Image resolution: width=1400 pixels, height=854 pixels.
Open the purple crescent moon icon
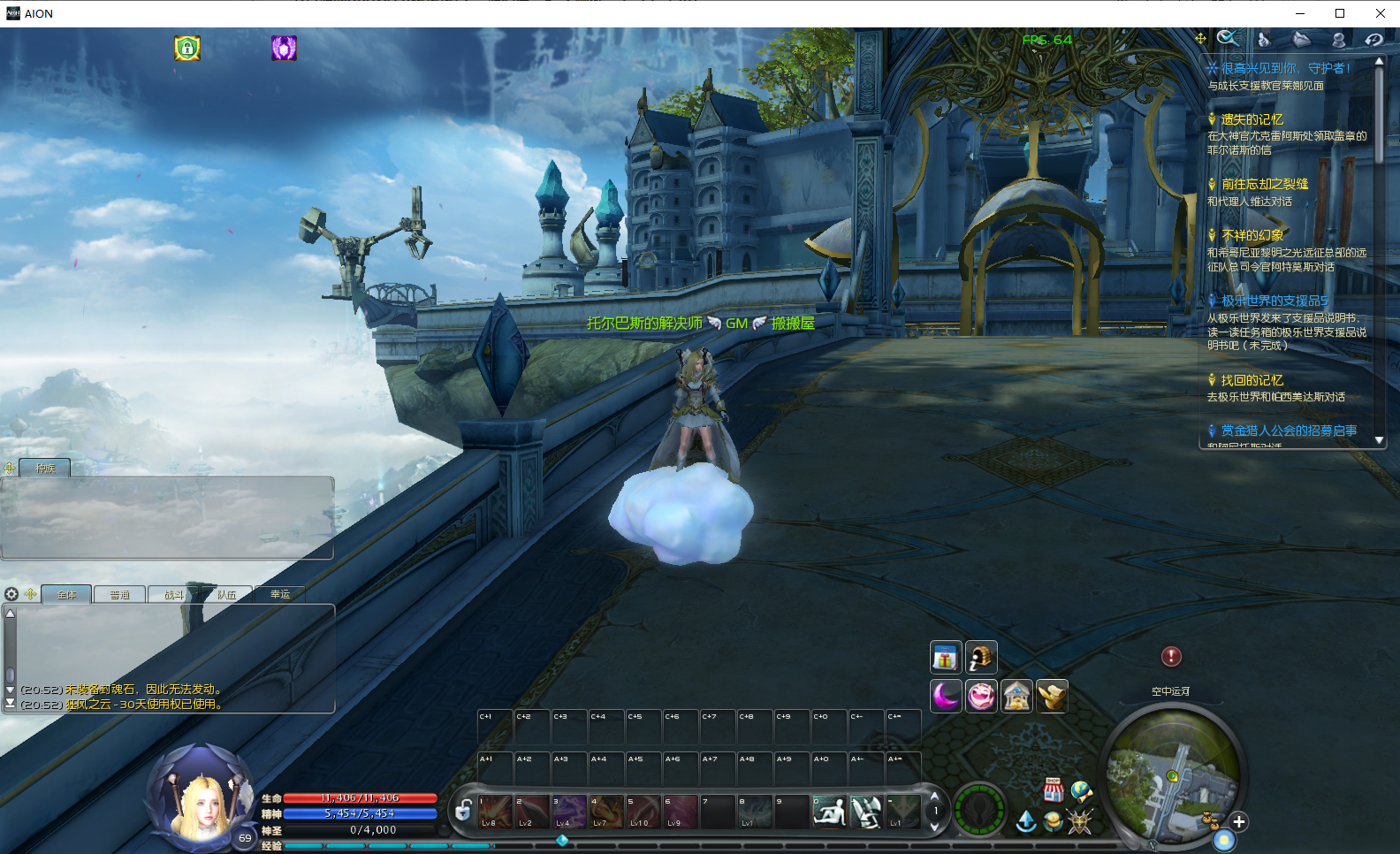point(946,697)
